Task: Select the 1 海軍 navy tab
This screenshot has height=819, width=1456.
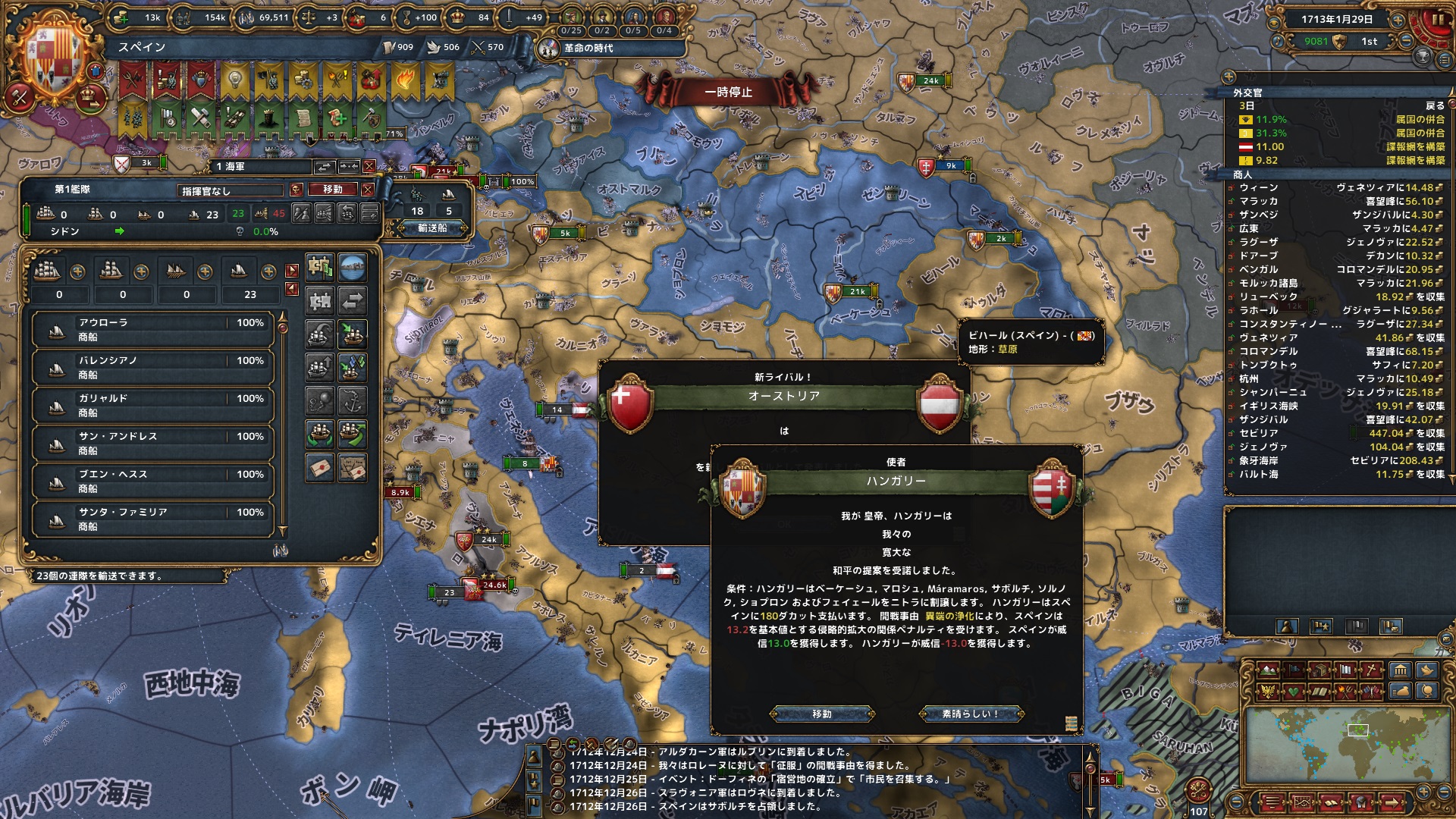Action: pos(262,167)
